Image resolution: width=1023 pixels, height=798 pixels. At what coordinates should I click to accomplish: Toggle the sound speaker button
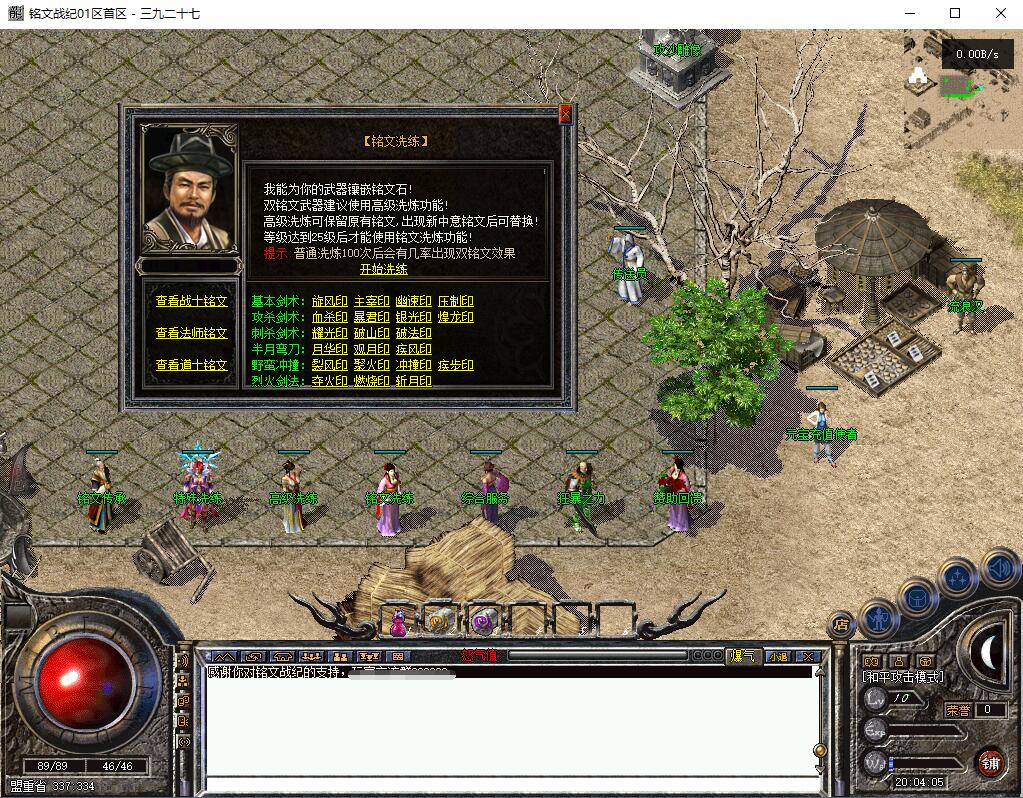pos(998,570)
